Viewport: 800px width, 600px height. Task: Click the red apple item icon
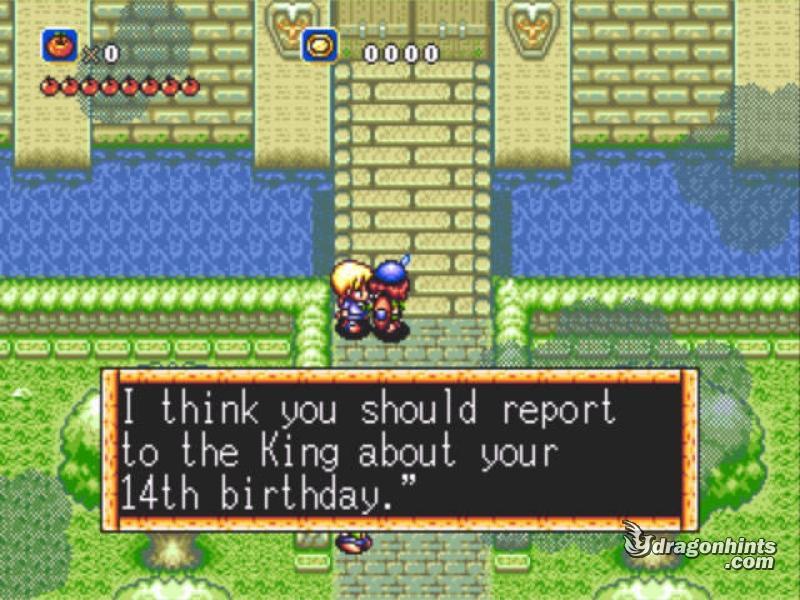(58, 46)
